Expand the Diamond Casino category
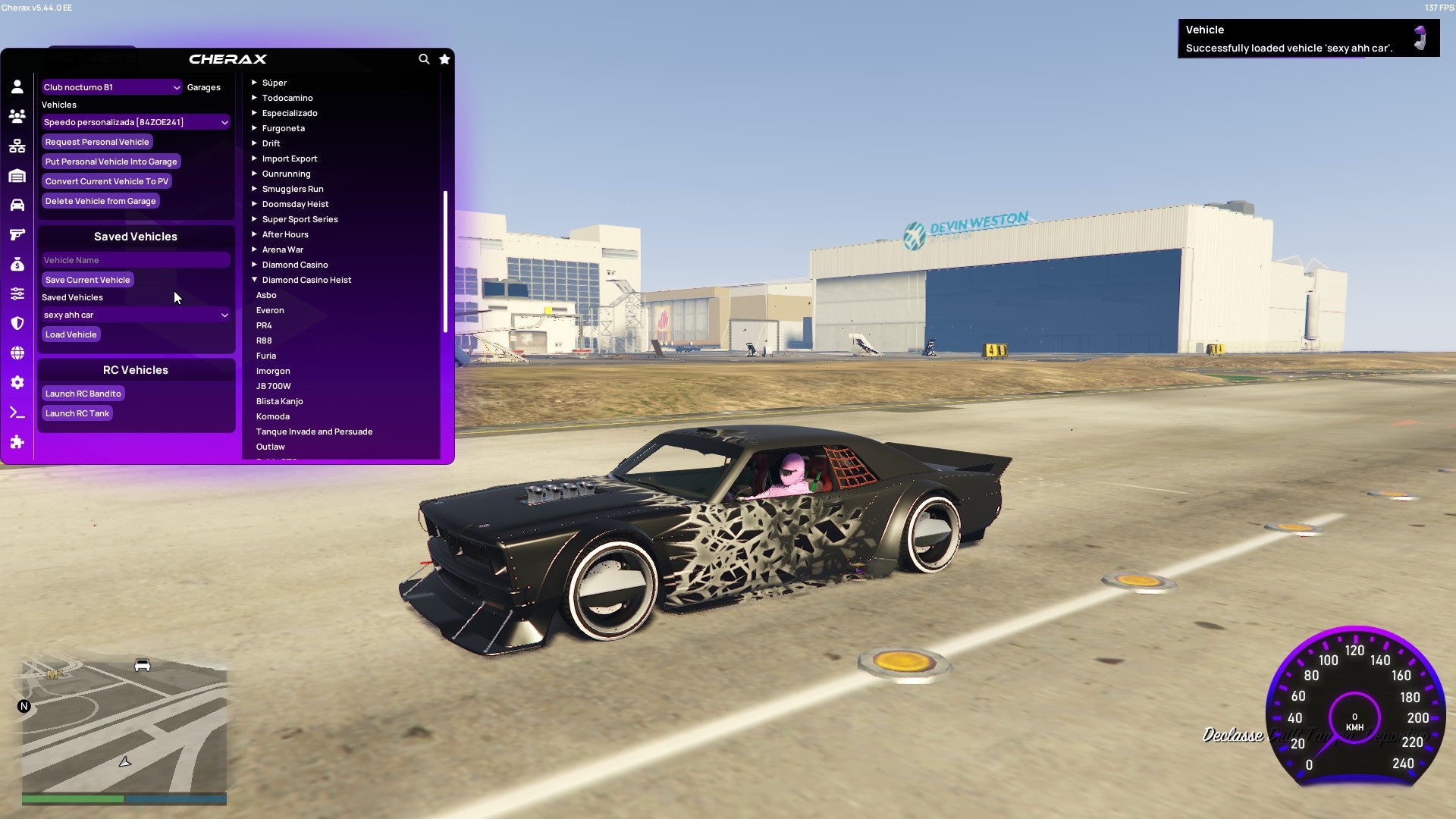1456x819 pixels. click(x=294, y=265)
